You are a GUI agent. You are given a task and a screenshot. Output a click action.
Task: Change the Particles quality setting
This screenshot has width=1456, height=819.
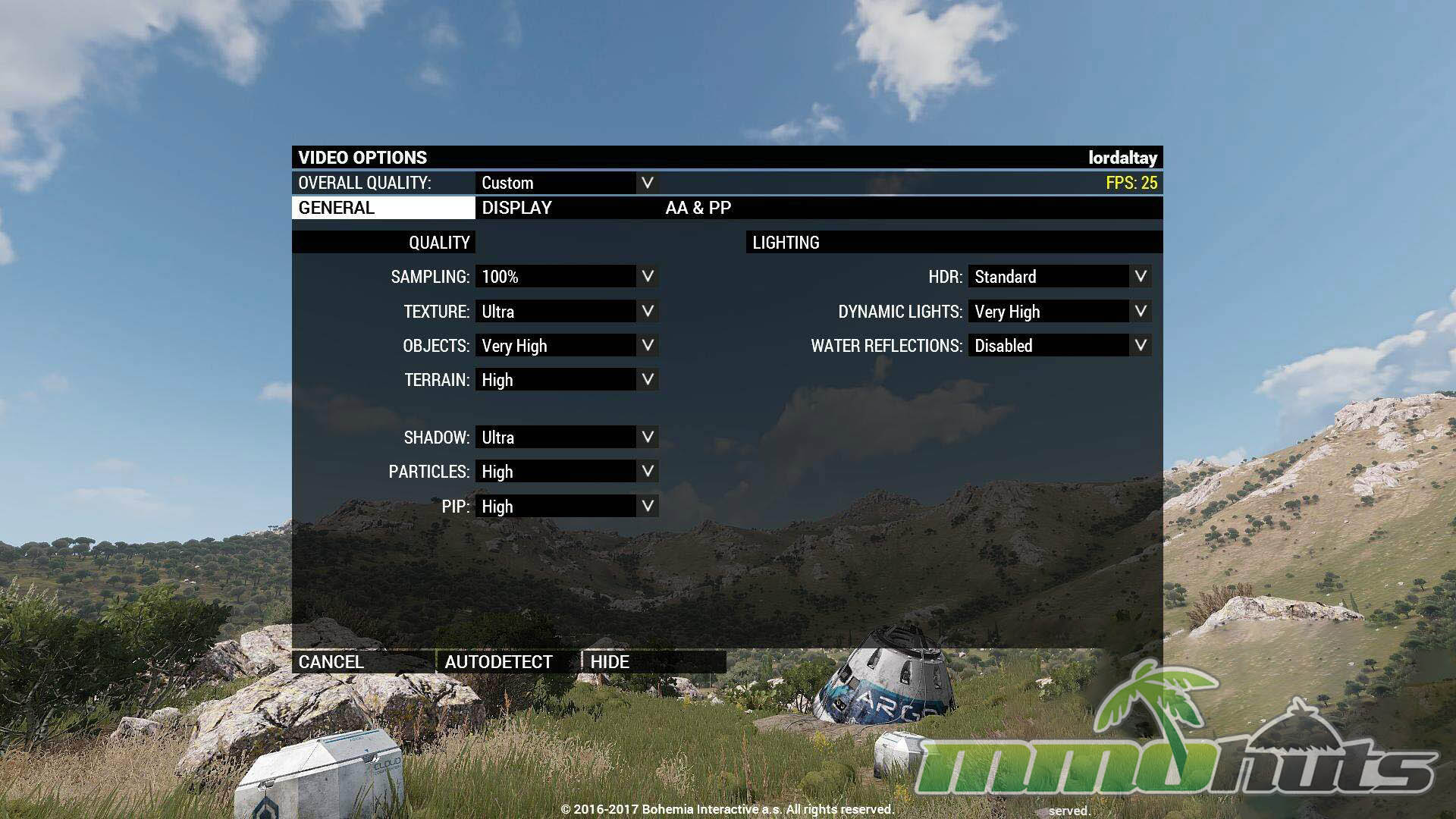coord(566,472)
